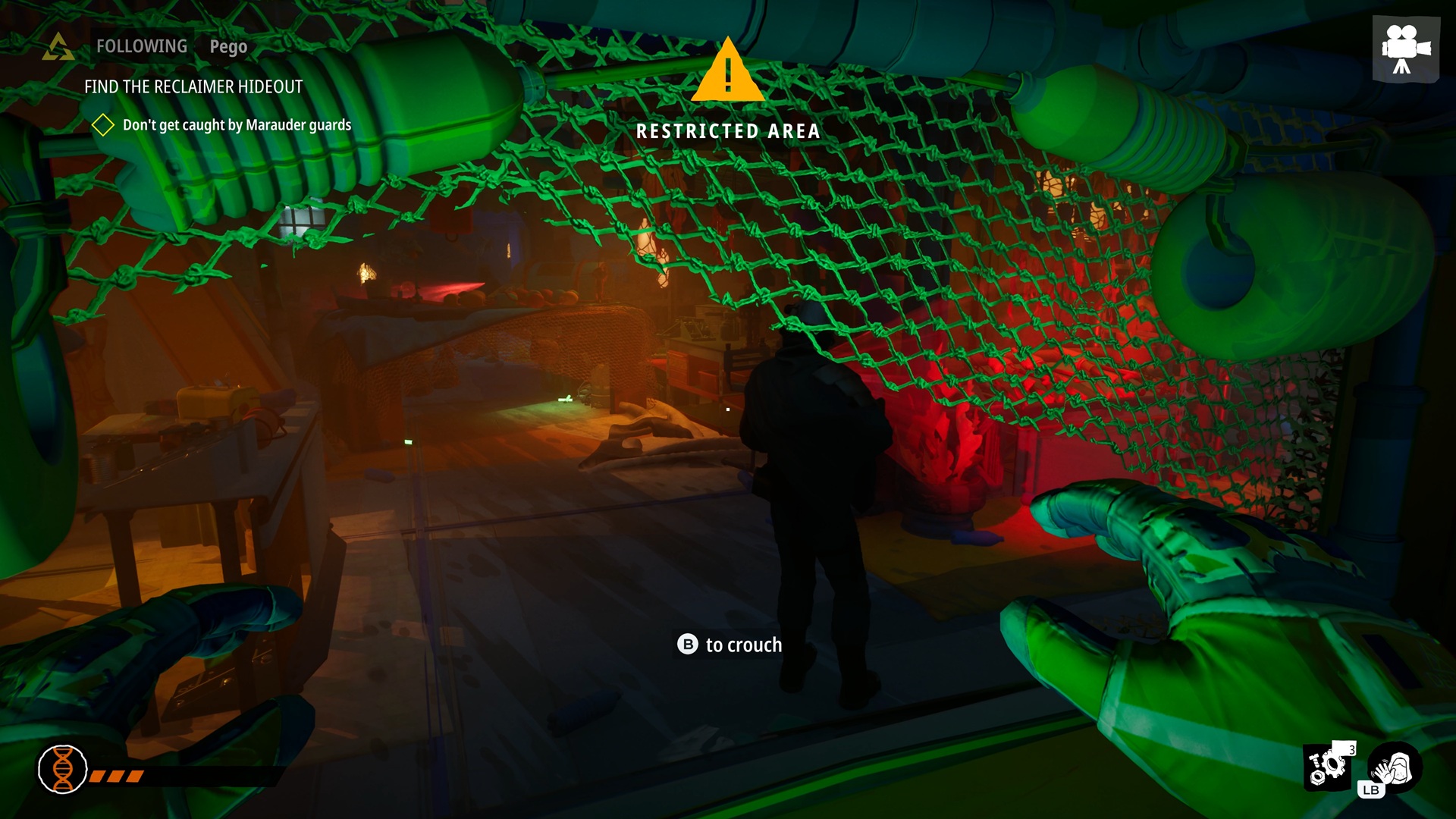
Task: Open the Find the Reclaimer Hideout objective
Action: coord(193,87)
